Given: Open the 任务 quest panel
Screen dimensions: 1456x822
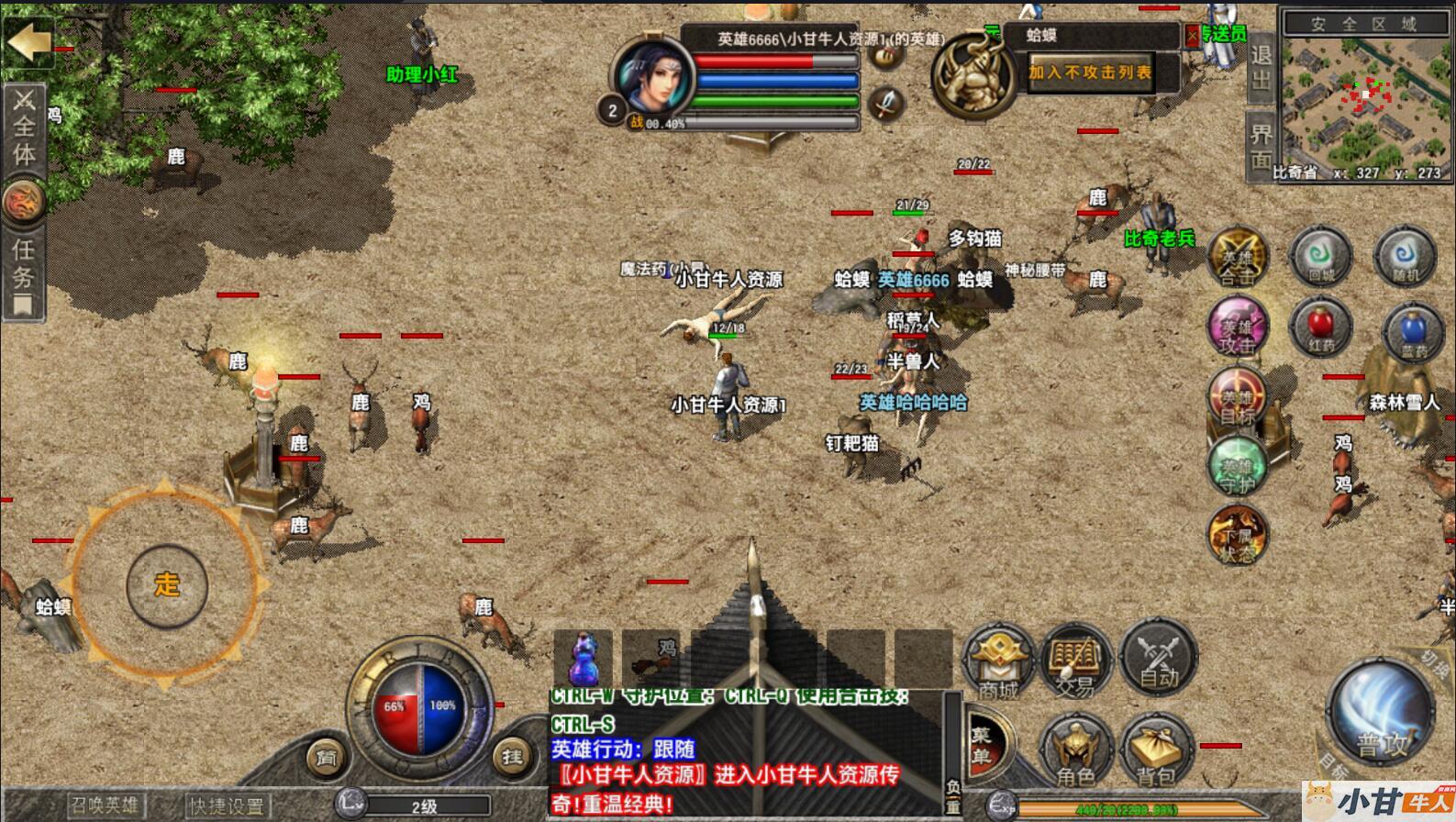Looking at the screenshot, I should (x=23, y=277).
